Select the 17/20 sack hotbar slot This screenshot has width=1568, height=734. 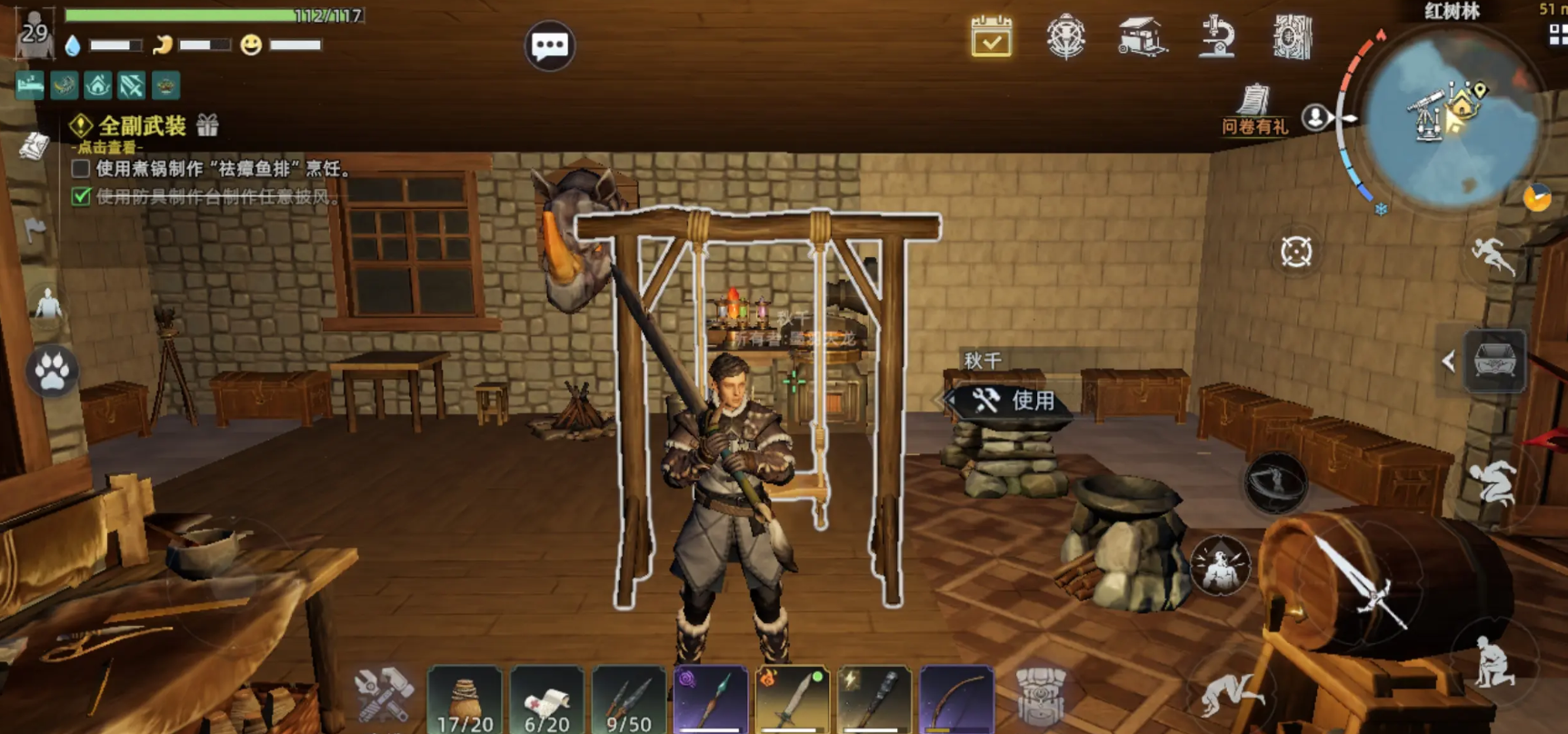pyautogui.click(x=464, y=699)
